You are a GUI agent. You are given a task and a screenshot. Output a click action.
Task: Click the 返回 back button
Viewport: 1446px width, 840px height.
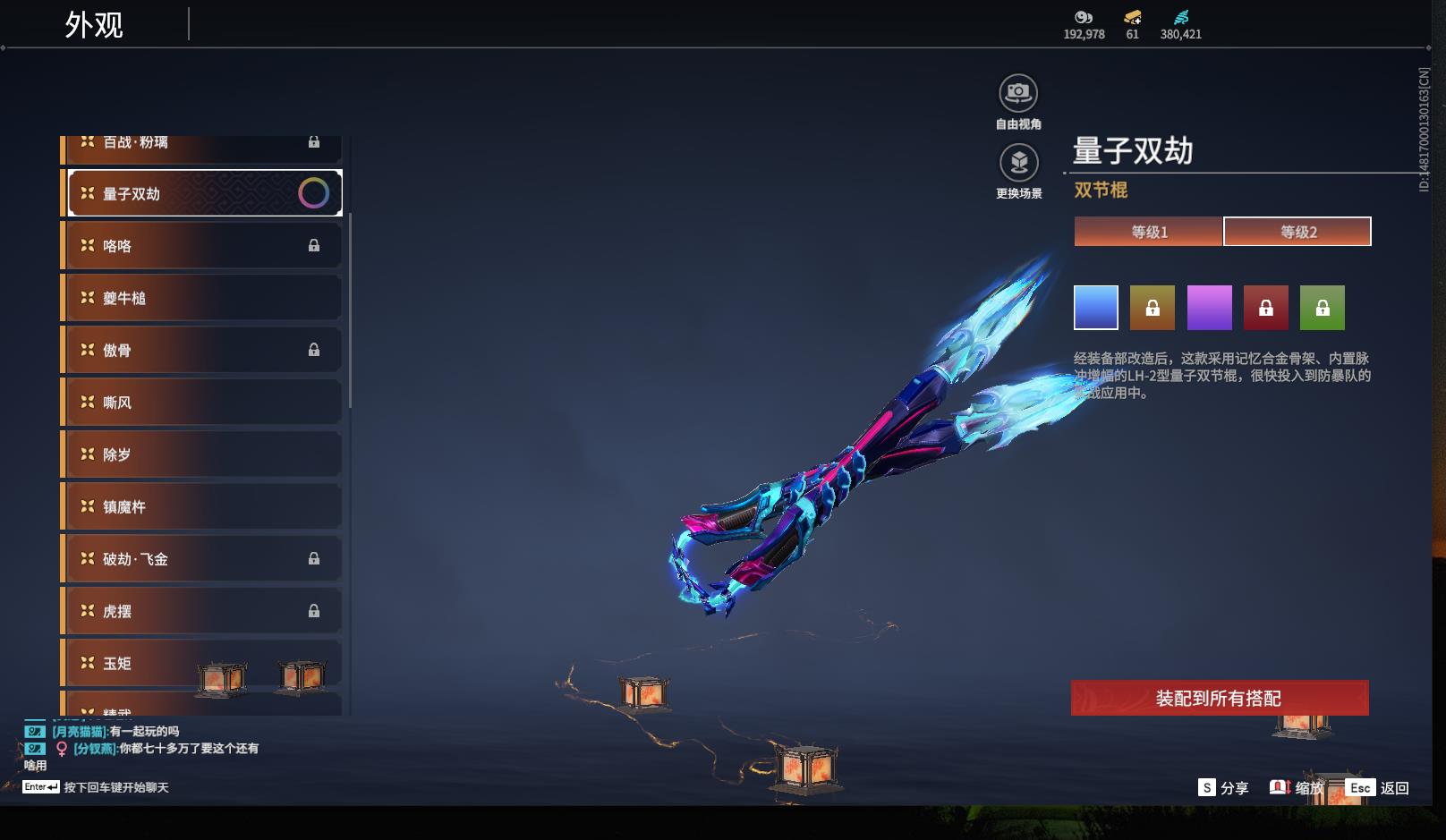[1378, 787]
